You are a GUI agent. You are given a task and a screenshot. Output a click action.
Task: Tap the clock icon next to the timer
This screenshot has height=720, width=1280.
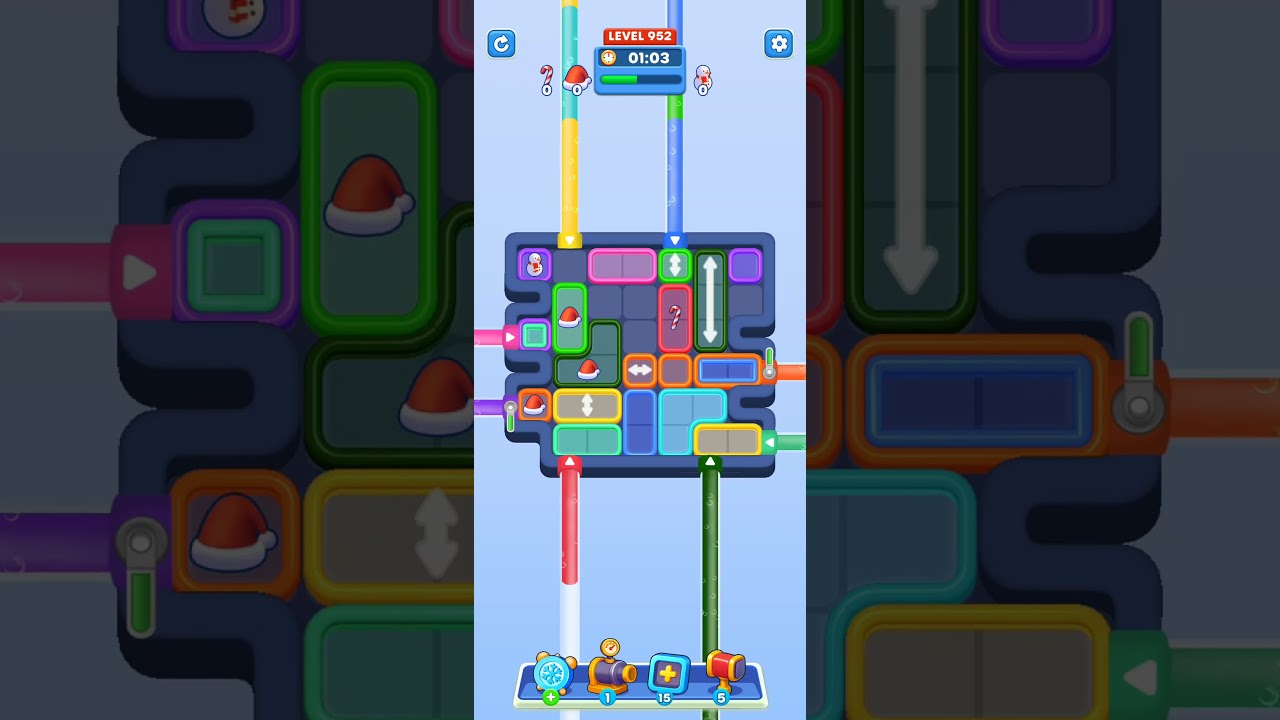point(610,58)
